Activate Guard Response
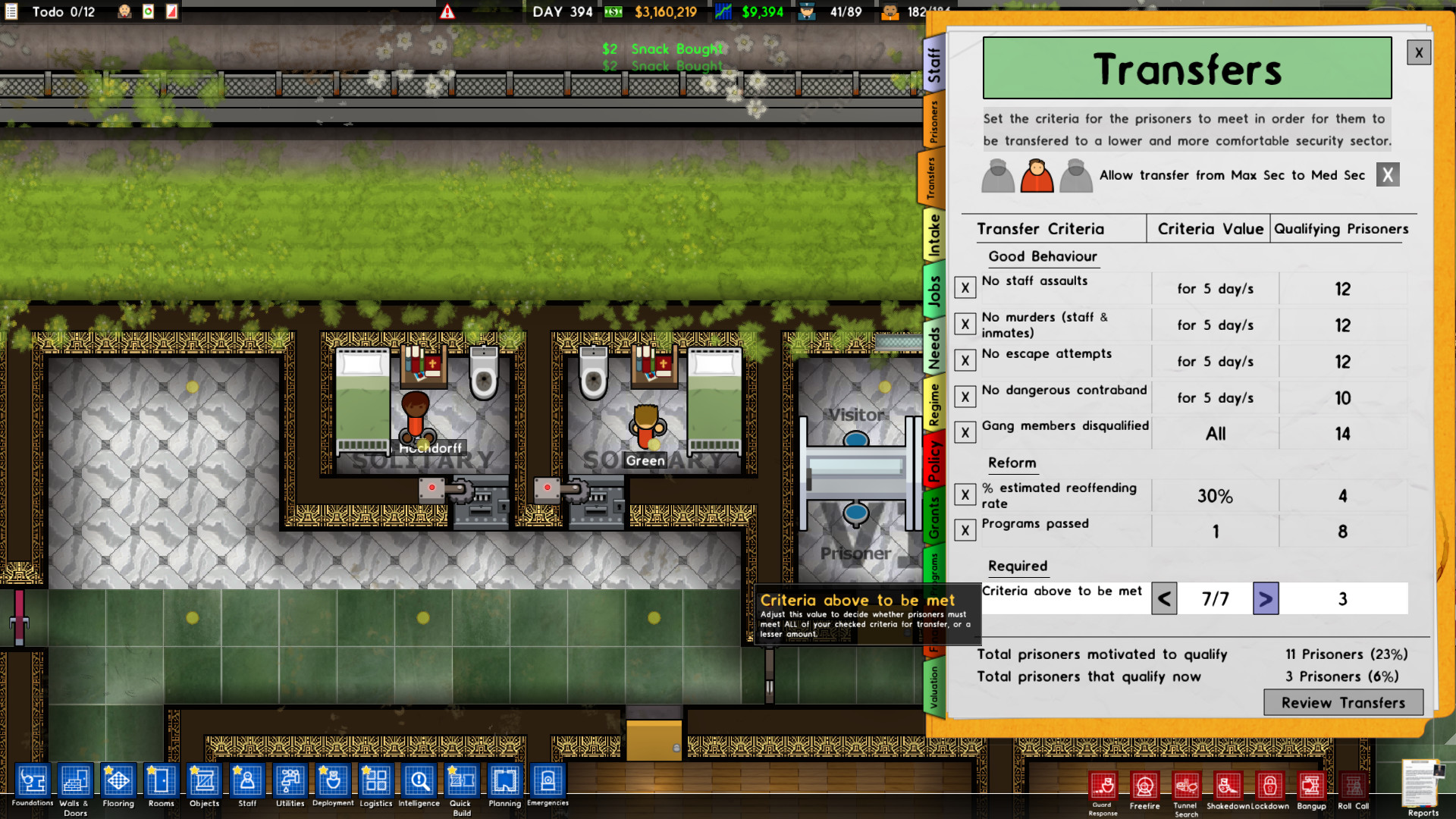The image size is (1456, 819). pyautogui.click(x=1103, y=787)
